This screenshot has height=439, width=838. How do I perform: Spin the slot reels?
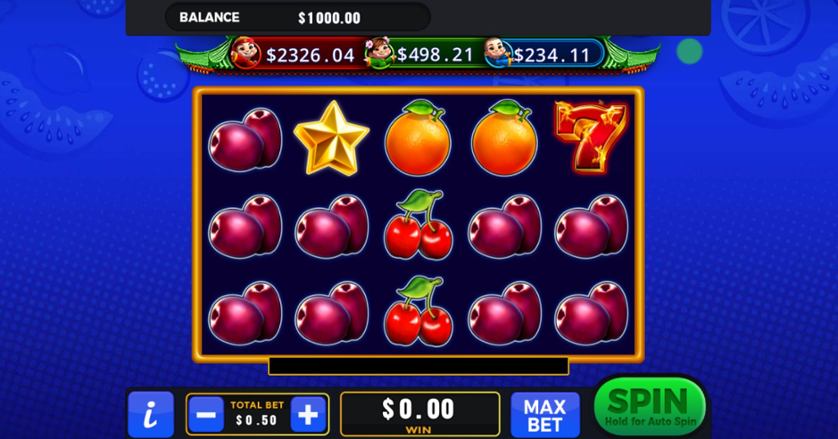(648, 407)
